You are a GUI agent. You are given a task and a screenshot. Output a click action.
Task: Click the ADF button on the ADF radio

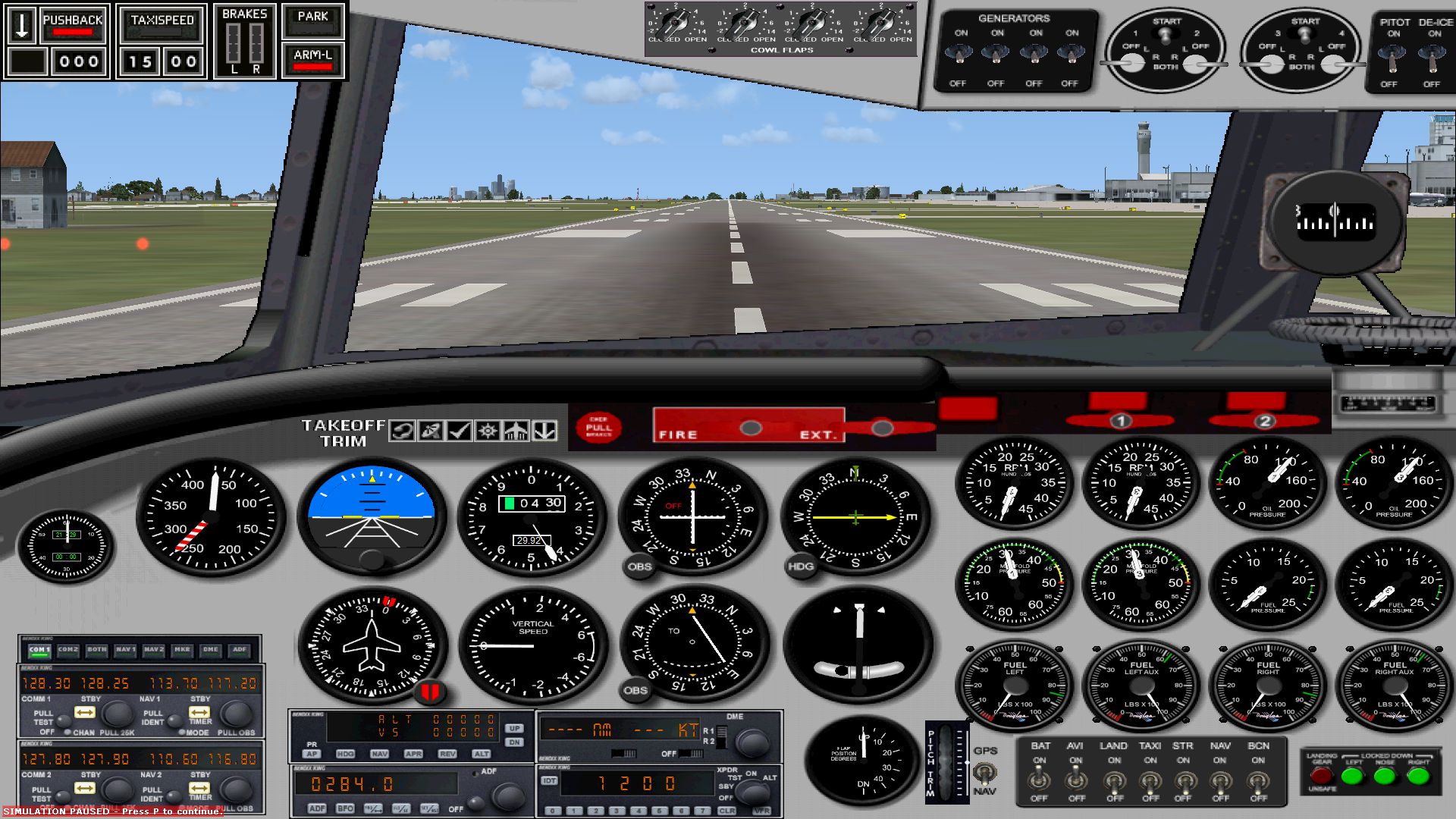(x=317, y=808)
